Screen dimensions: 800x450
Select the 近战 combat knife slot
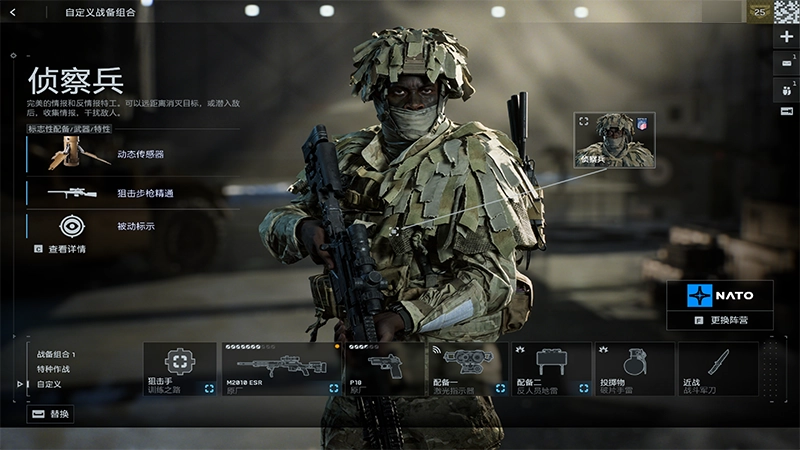pyautogui.click(x=717, y=369)
